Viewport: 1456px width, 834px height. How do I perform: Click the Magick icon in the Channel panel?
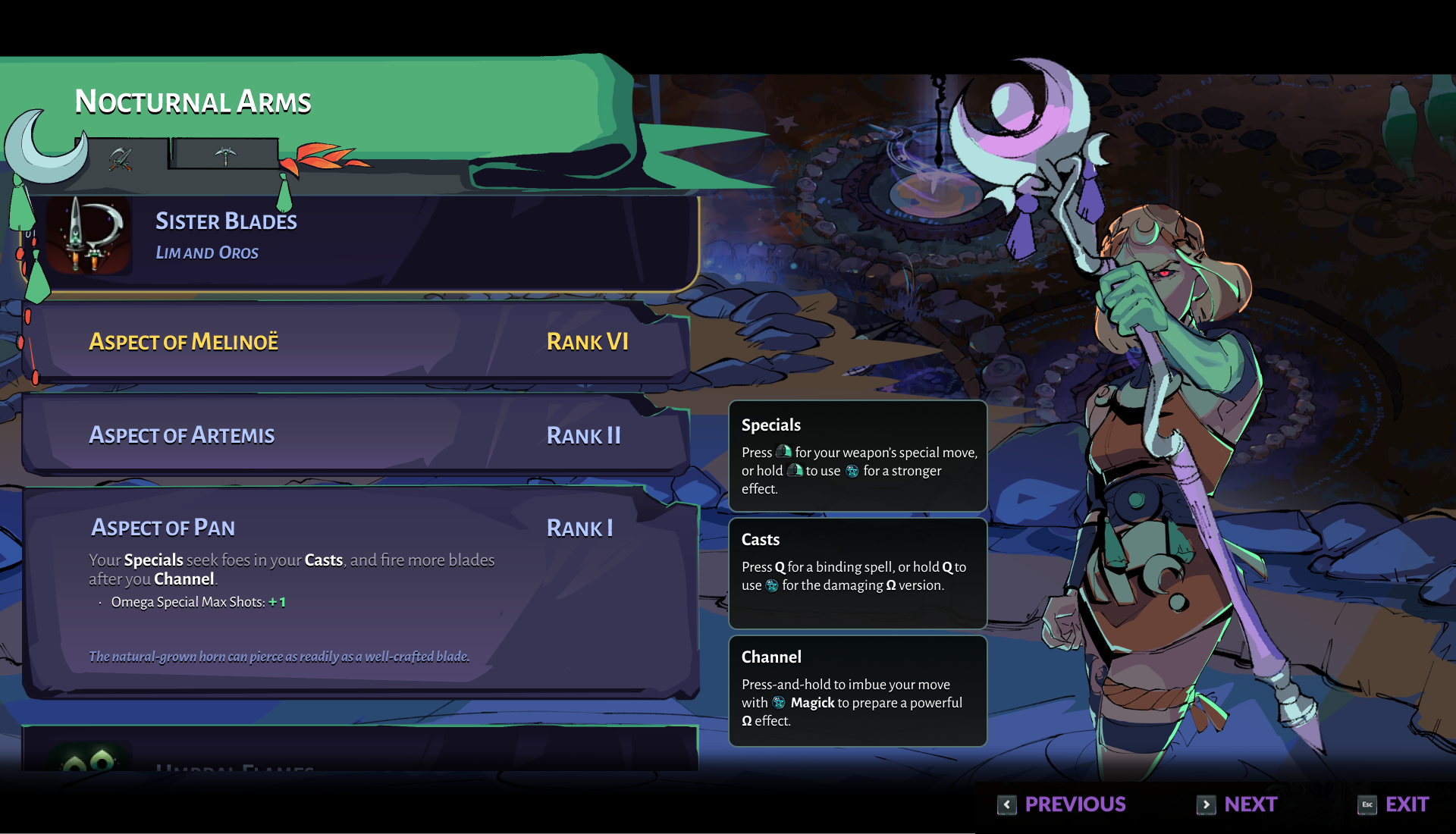pos(777,703)
